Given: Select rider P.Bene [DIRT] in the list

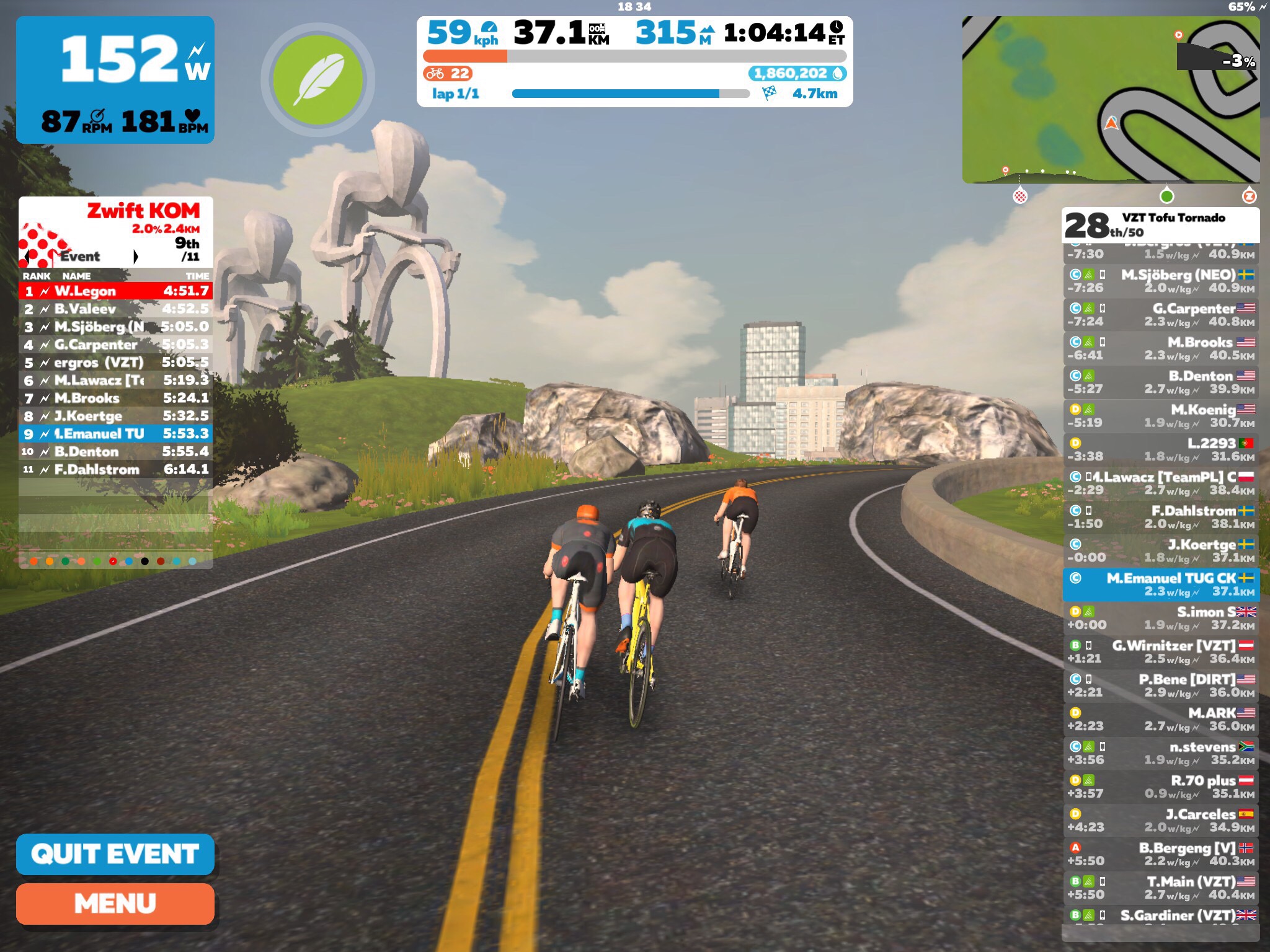Looking at the screenshot, I should click(x=1161, y=685).
